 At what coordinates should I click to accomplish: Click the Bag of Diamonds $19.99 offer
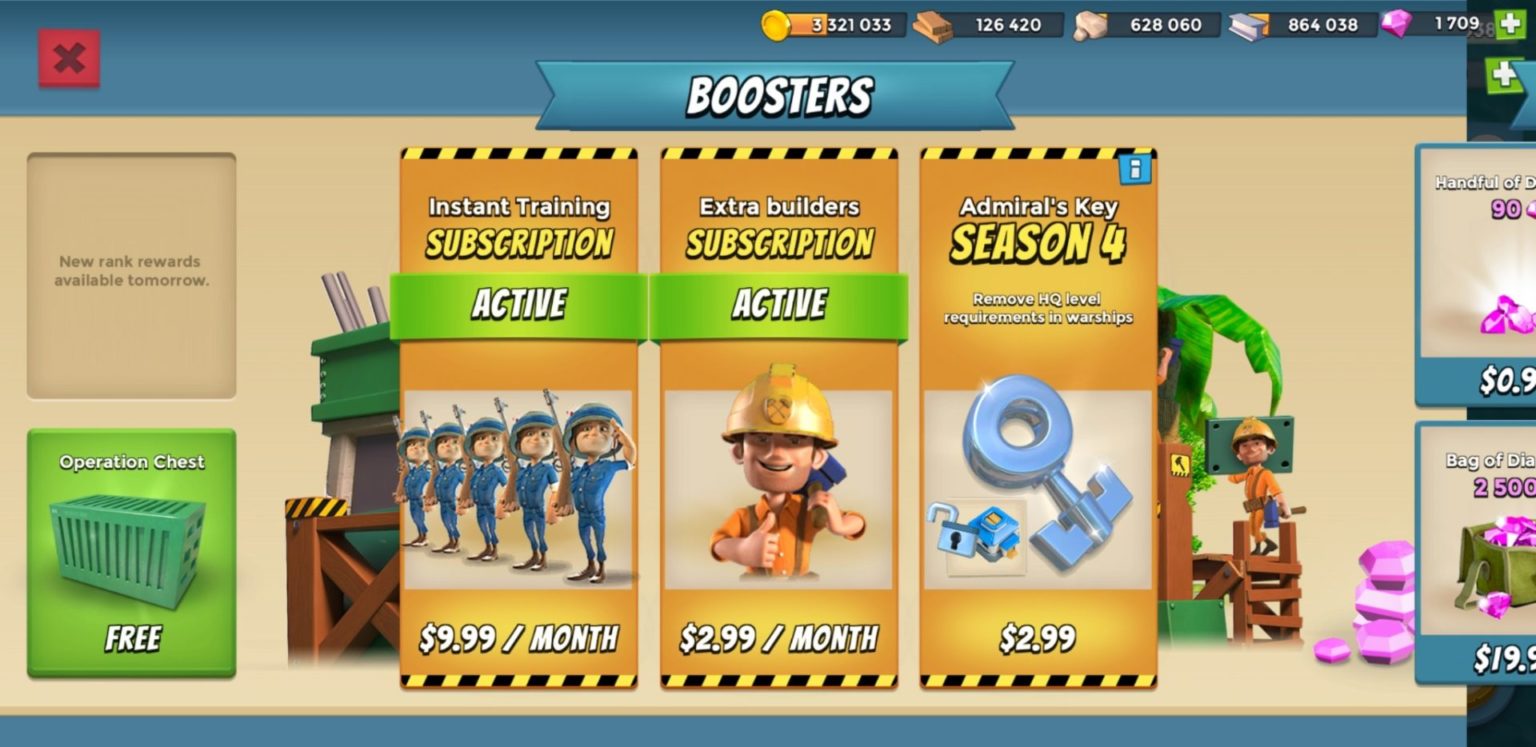tap(1490, 550)
